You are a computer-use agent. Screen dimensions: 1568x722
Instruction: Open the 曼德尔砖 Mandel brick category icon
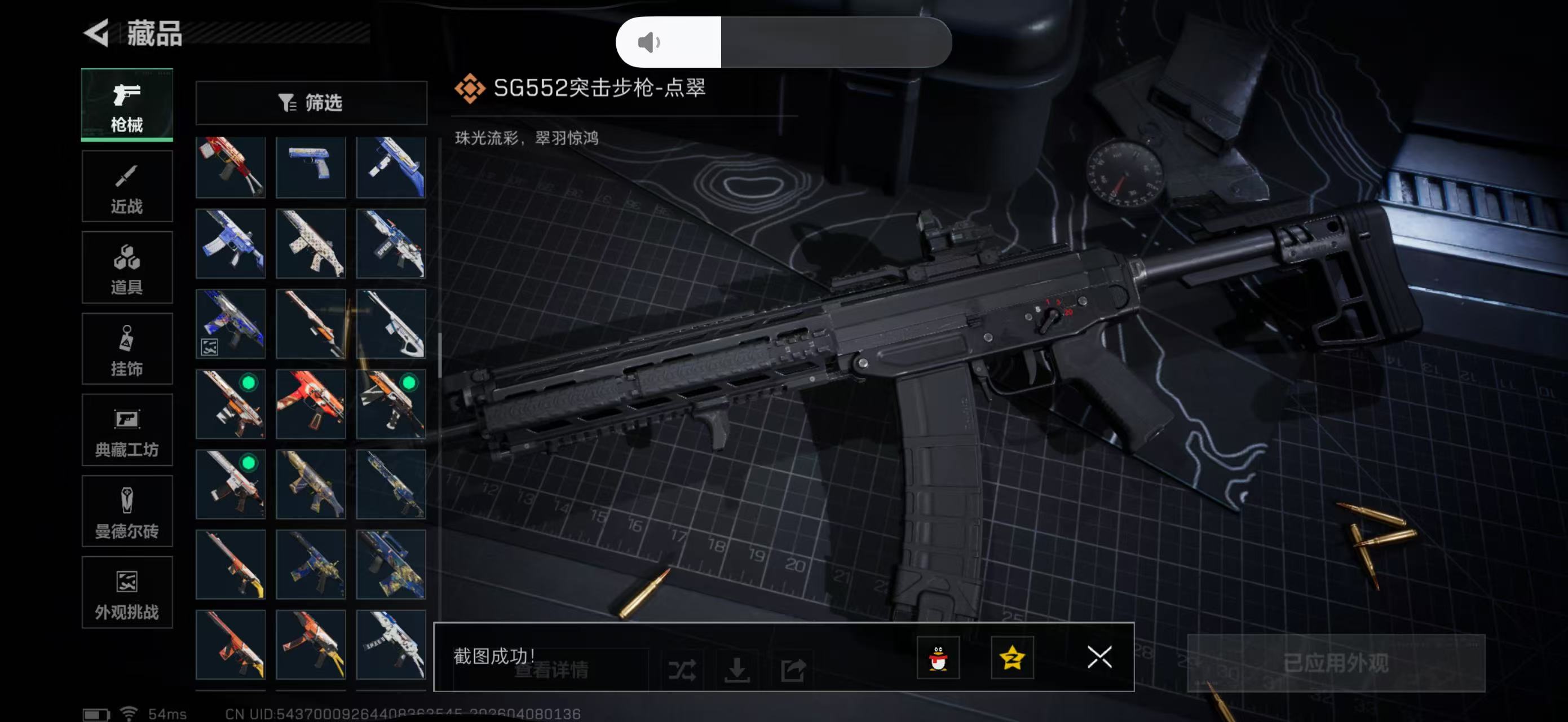127,512
